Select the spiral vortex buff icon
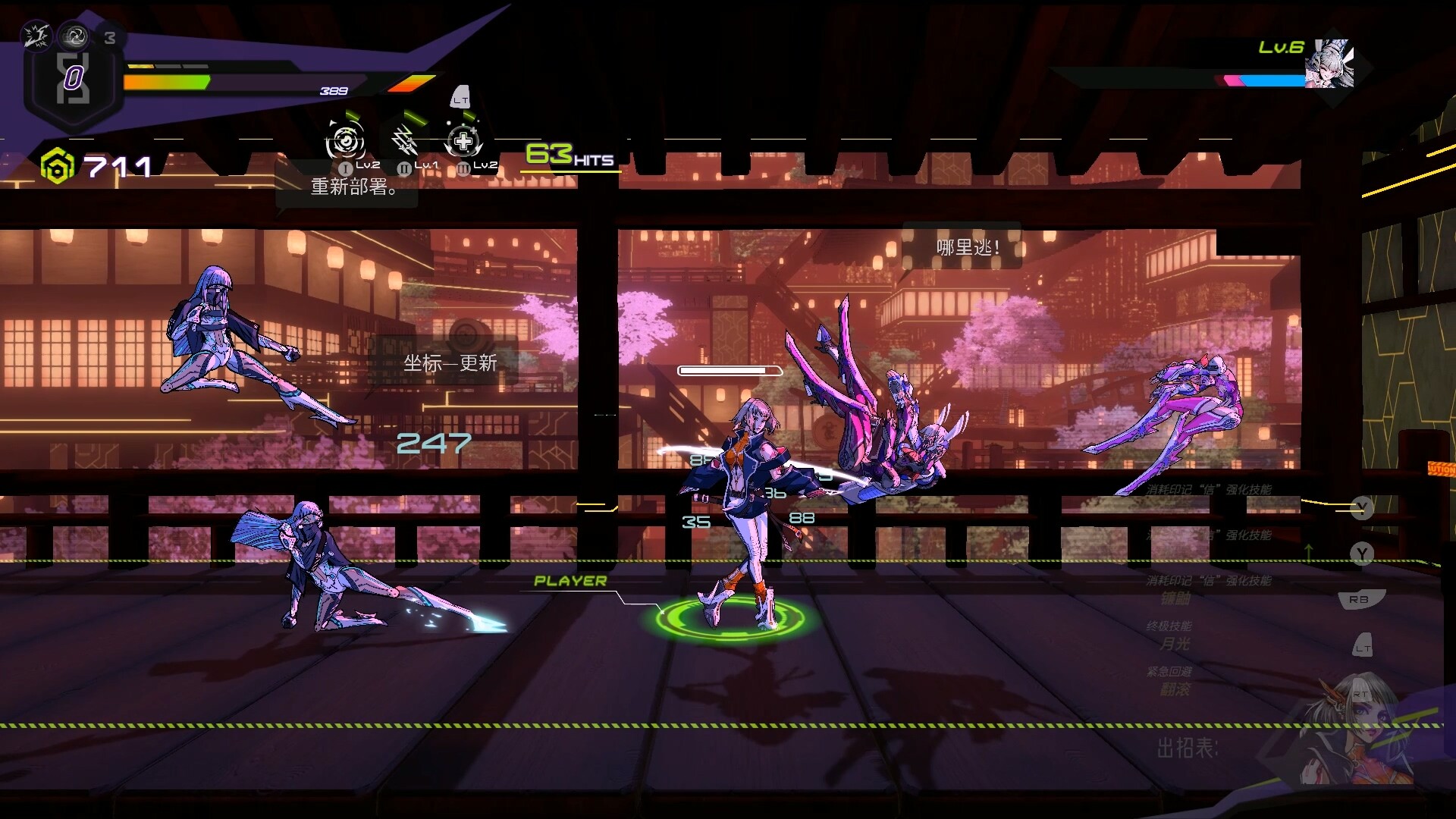 point(74,35)
